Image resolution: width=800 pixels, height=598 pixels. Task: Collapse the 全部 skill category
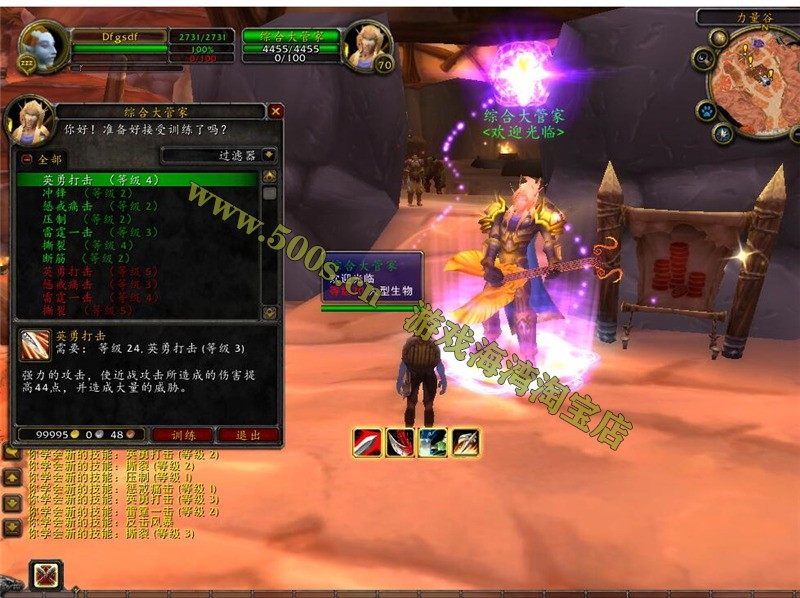tap(26, 160)
